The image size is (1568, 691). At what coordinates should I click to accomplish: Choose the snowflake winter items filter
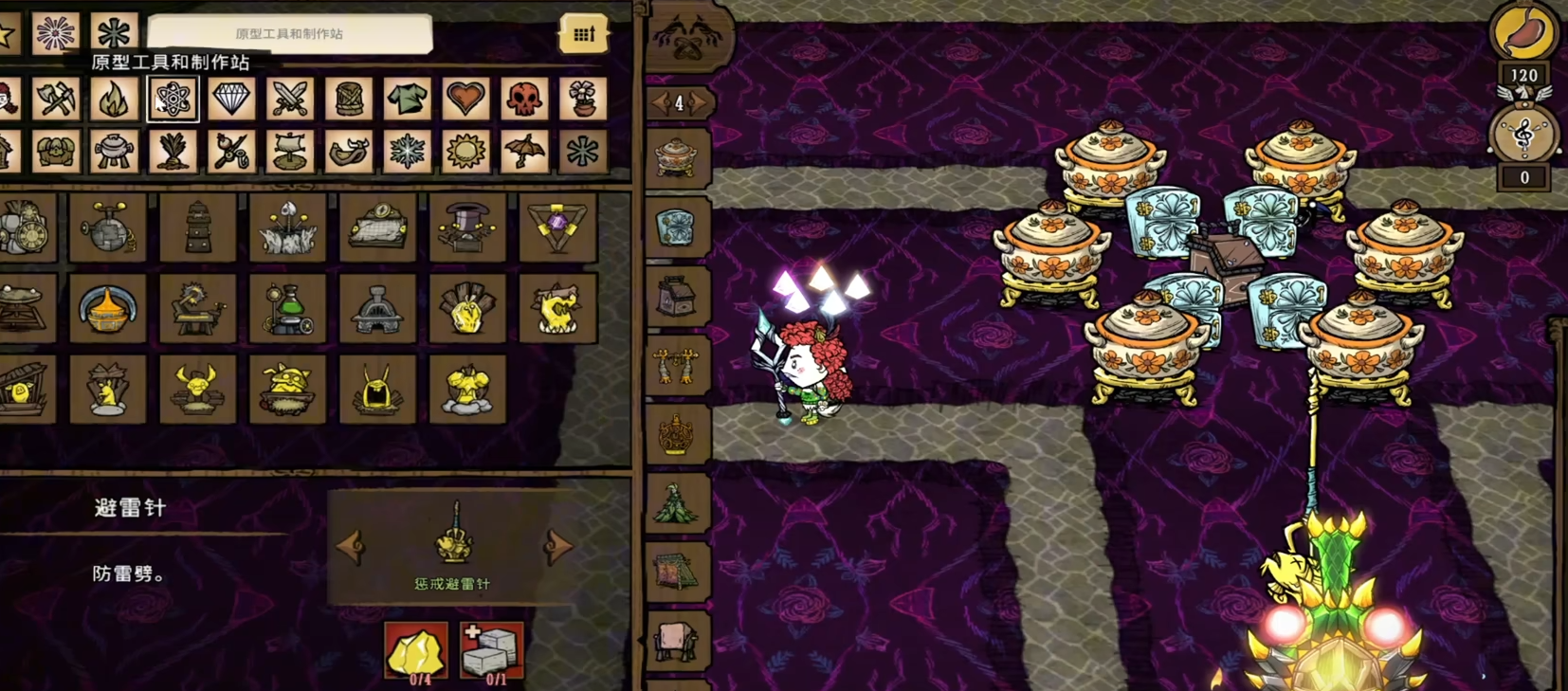pyautogui.click(x=408, y=152)
